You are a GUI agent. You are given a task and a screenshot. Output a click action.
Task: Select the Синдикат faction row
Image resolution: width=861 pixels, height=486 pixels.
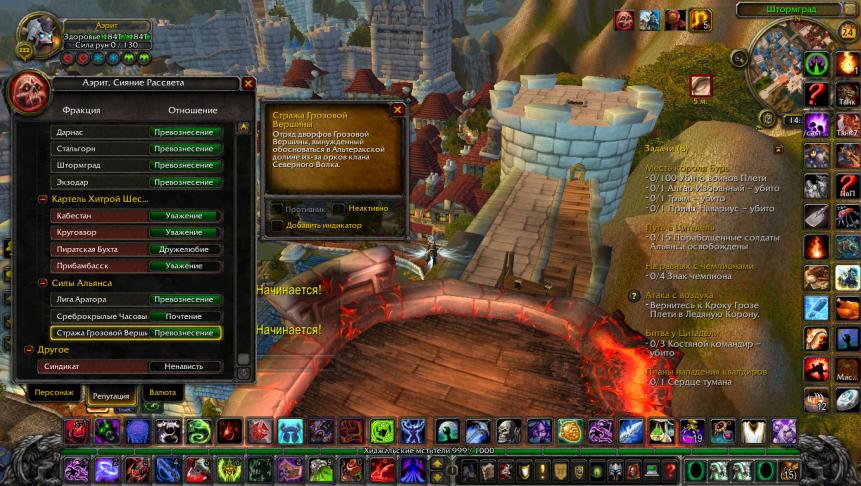(135, 366)
